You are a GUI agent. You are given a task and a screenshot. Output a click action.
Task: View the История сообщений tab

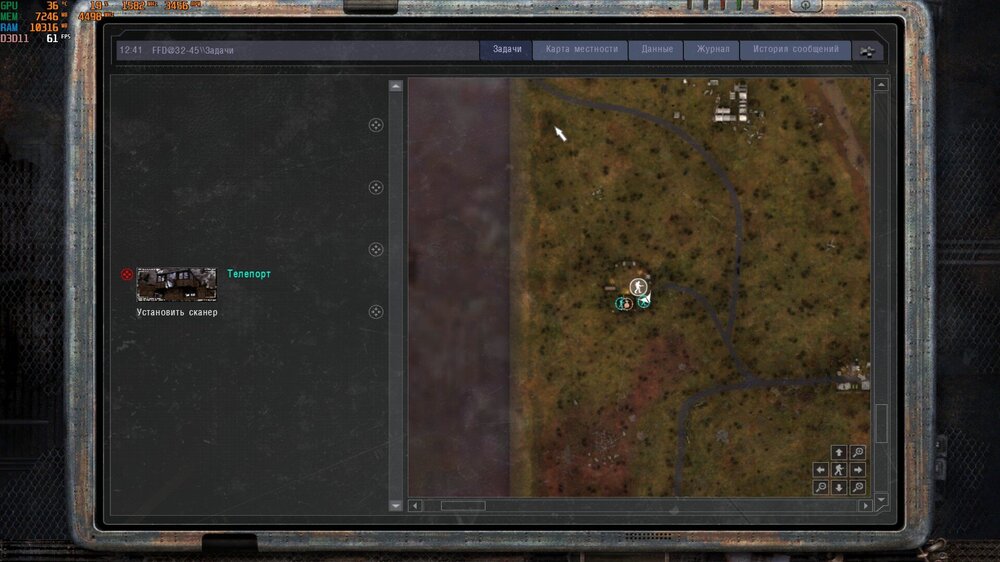[x=795, y=50]
